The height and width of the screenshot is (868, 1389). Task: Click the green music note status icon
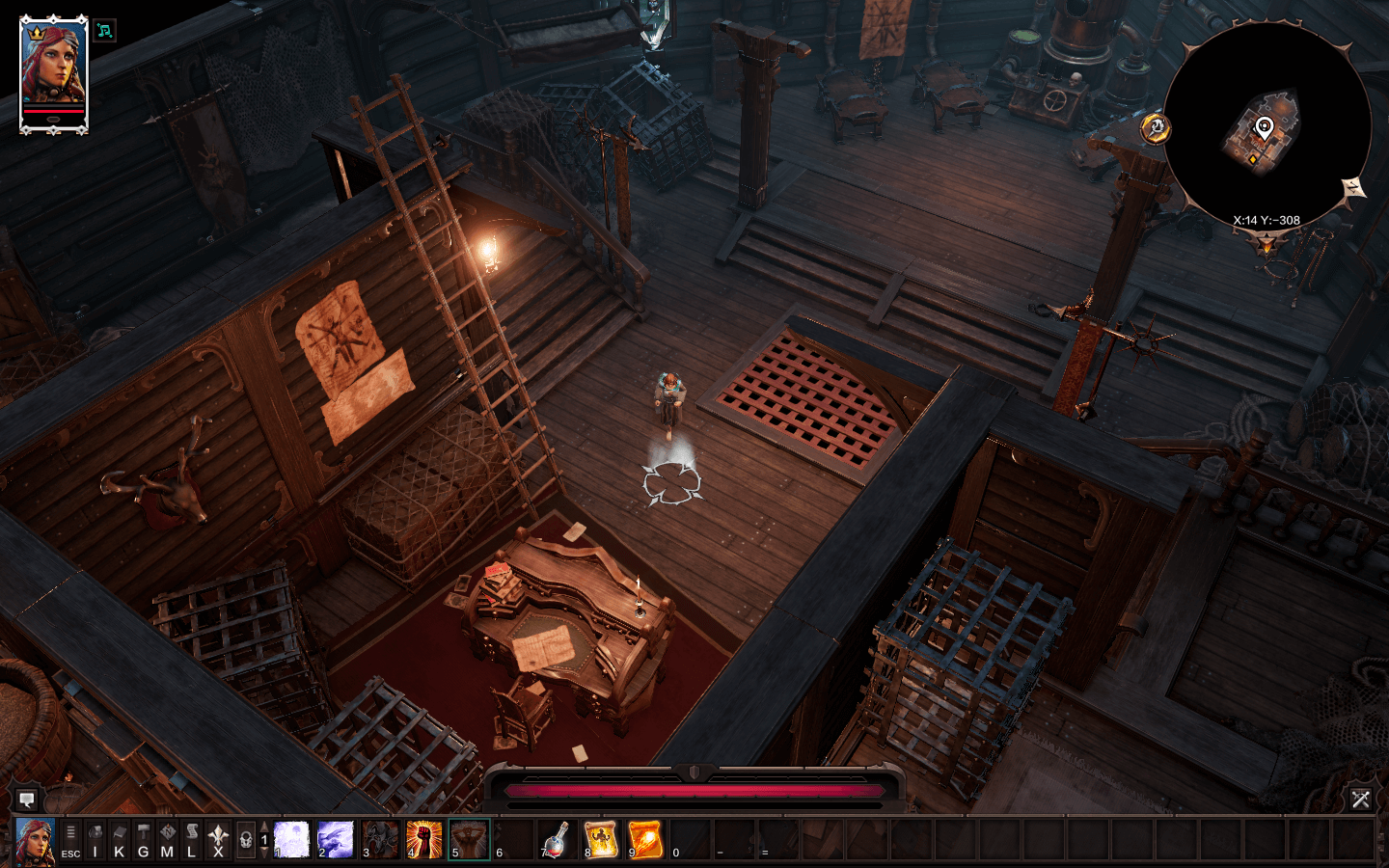[104, 31]
